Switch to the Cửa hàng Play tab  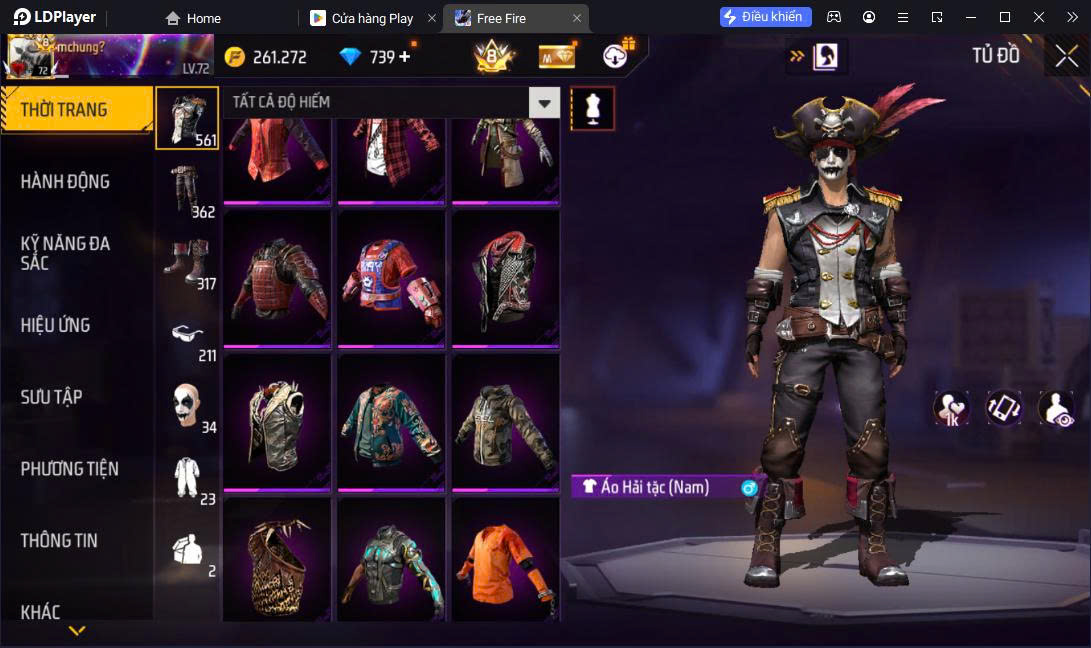pos(371,18)
